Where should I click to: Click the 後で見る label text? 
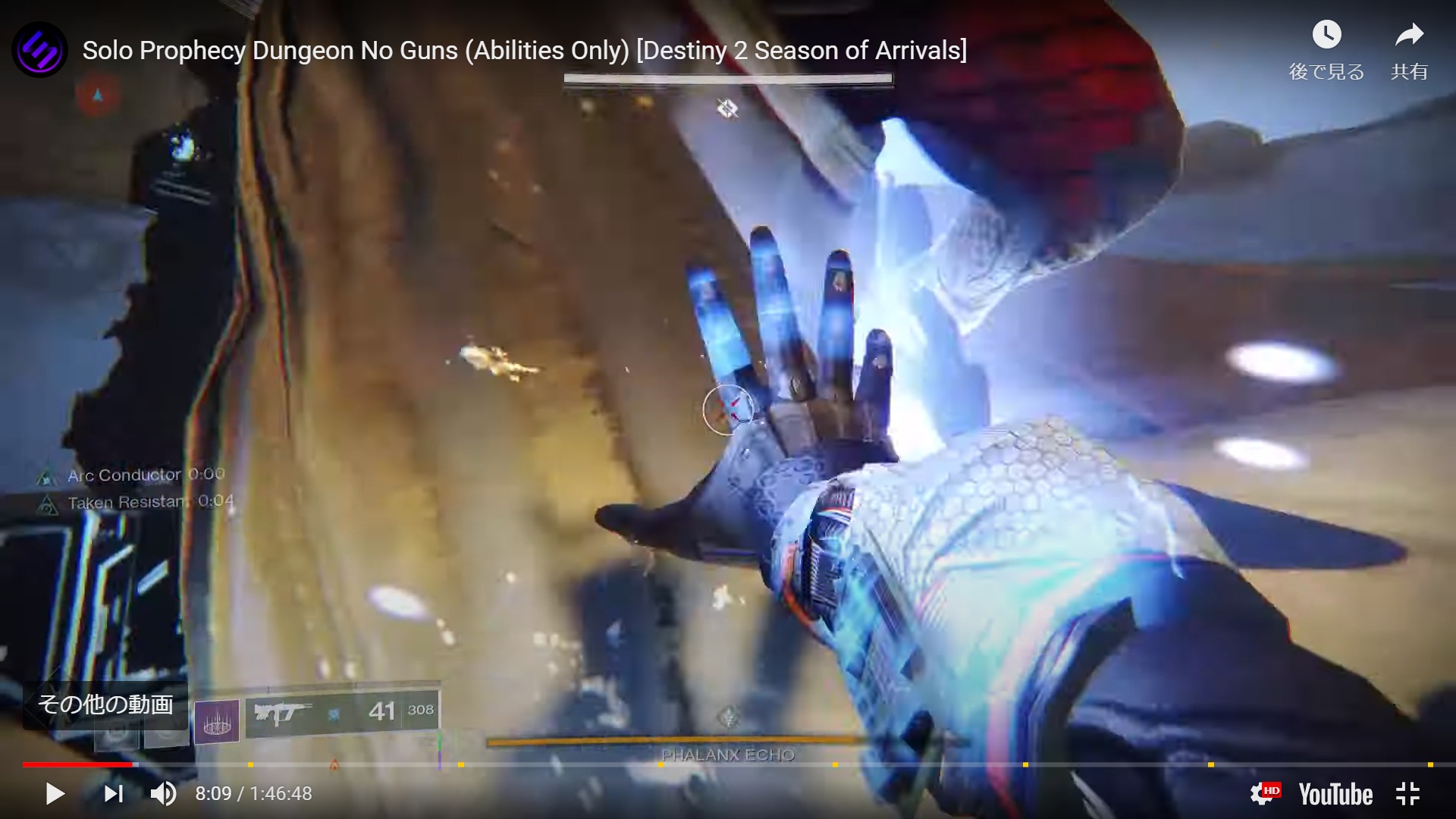click(1325, 73)
